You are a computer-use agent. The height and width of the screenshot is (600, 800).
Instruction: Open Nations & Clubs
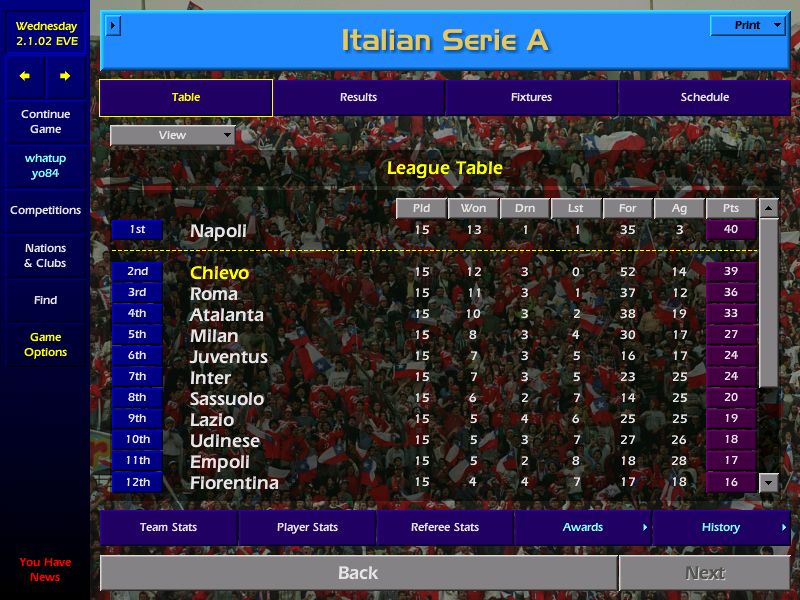[45, 256]
